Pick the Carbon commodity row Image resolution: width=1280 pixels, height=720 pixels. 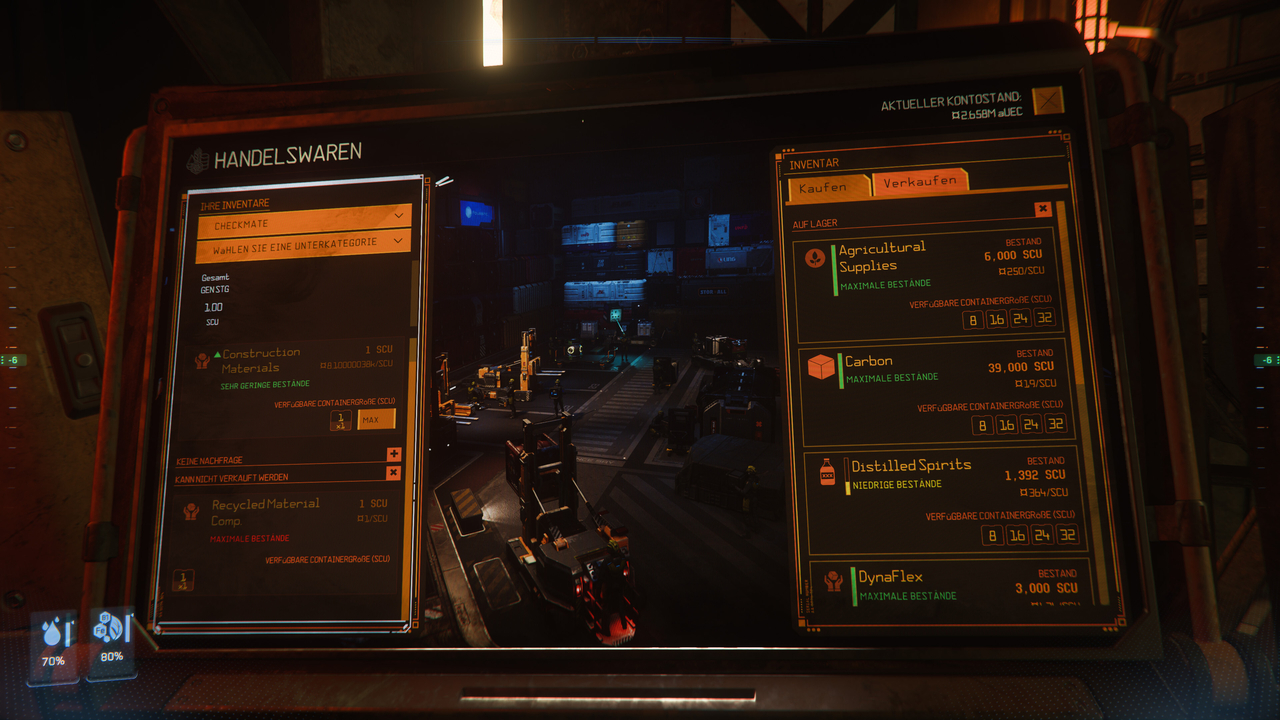(868, 361)
